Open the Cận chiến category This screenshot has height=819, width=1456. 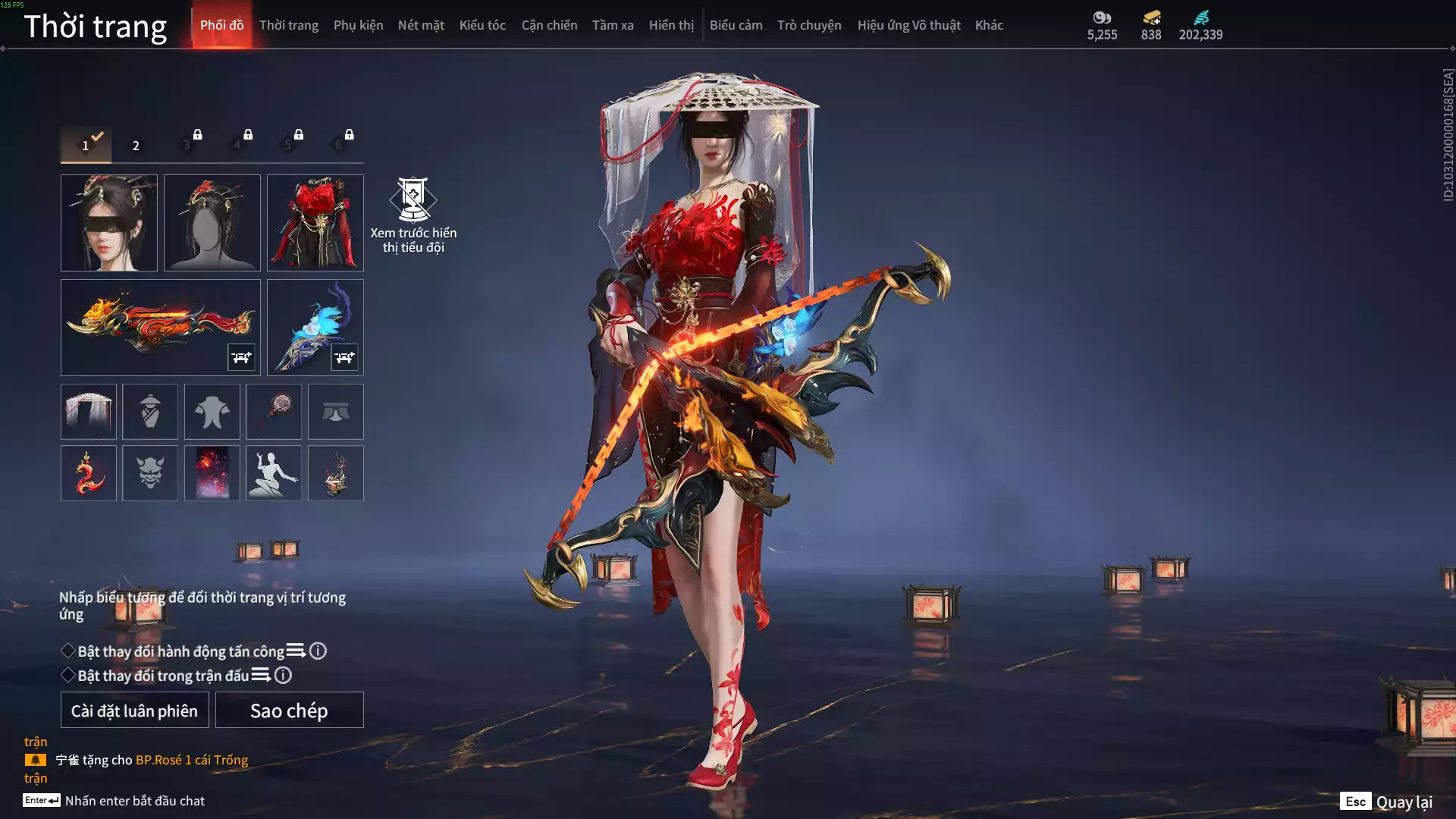pyautogui.click(x=549, y=25)
